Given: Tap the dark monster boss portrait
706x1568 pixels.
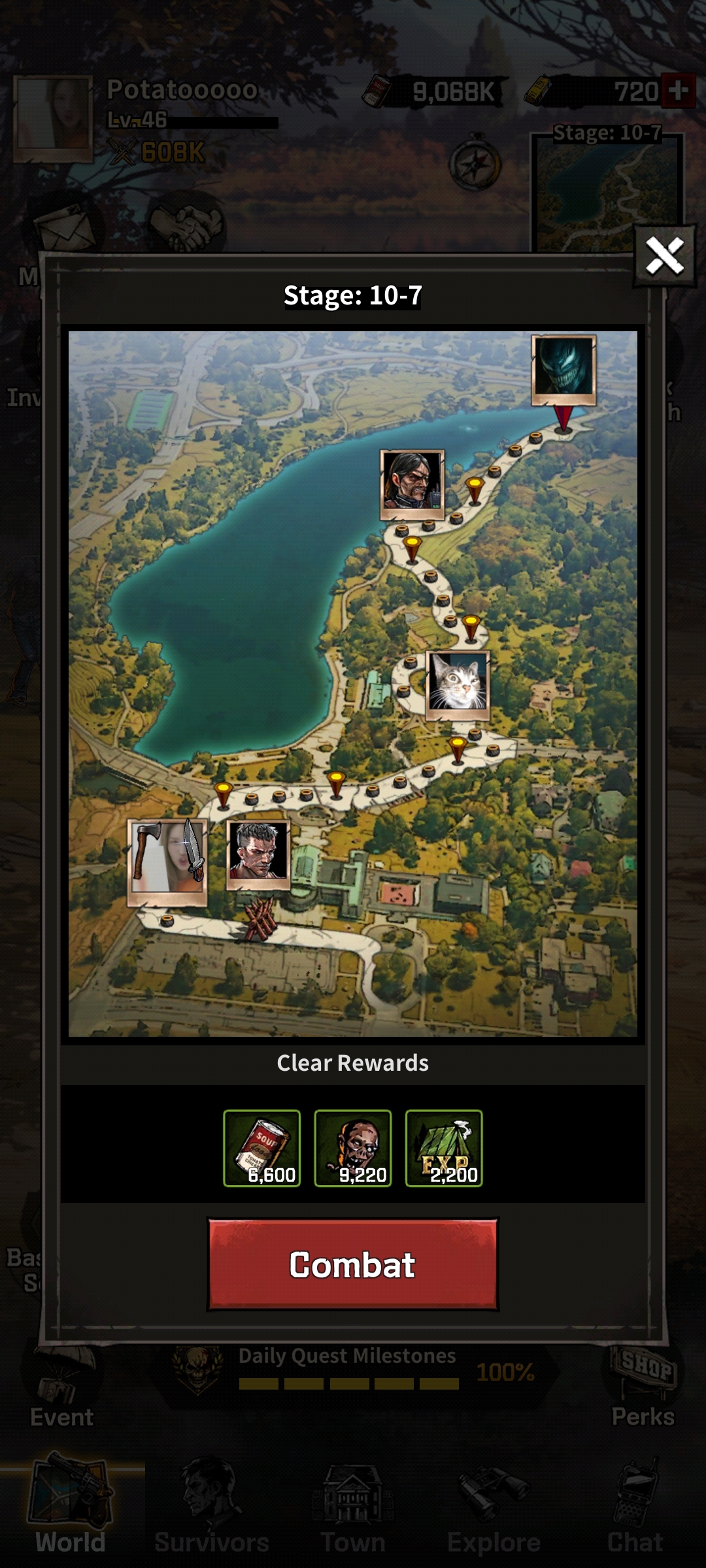Looking at the screenshot, I should pos(563,370).
